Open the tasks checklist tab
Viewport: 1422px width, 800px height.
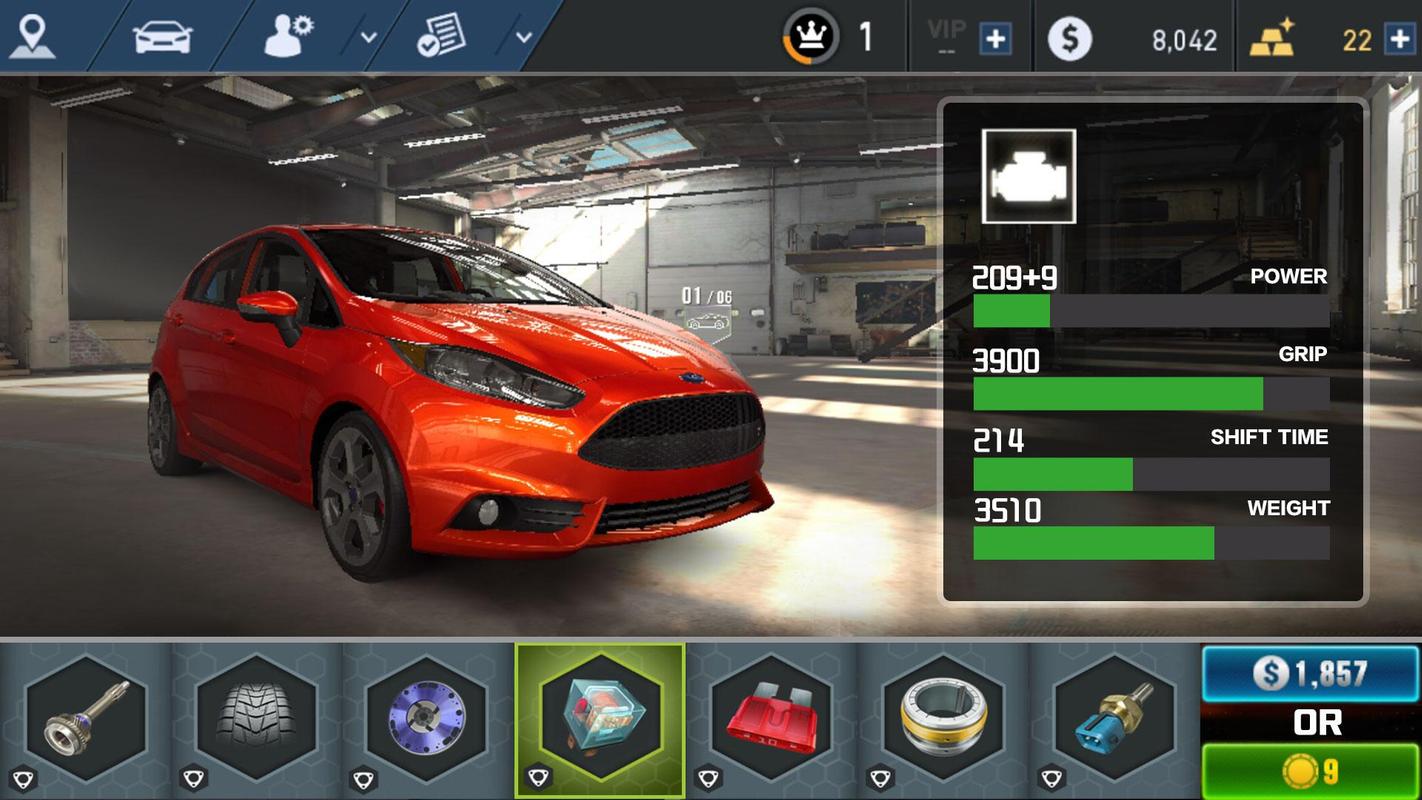click(441, 36)
